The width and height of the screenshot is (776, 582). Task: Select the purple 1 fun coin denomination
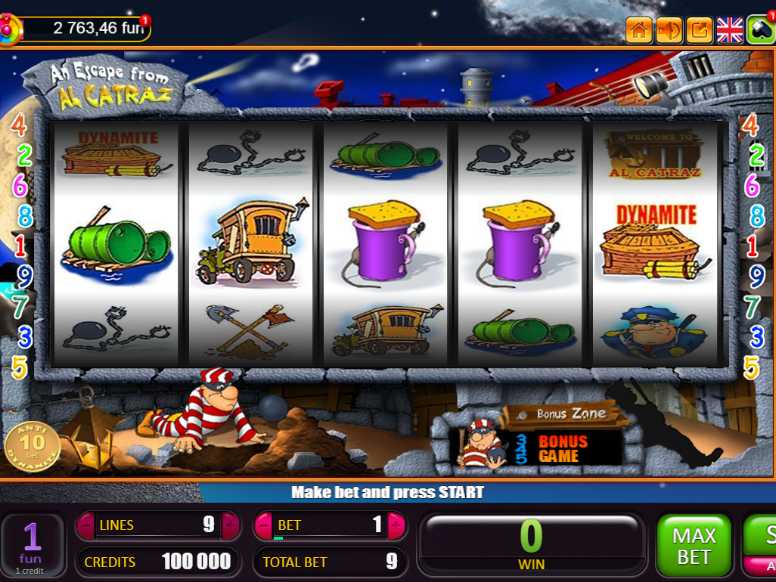pos(32,545)
